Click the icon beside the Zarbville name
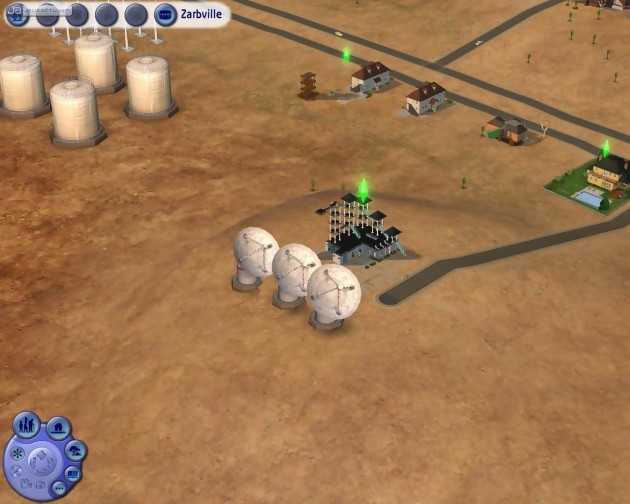 pos(165,15)
